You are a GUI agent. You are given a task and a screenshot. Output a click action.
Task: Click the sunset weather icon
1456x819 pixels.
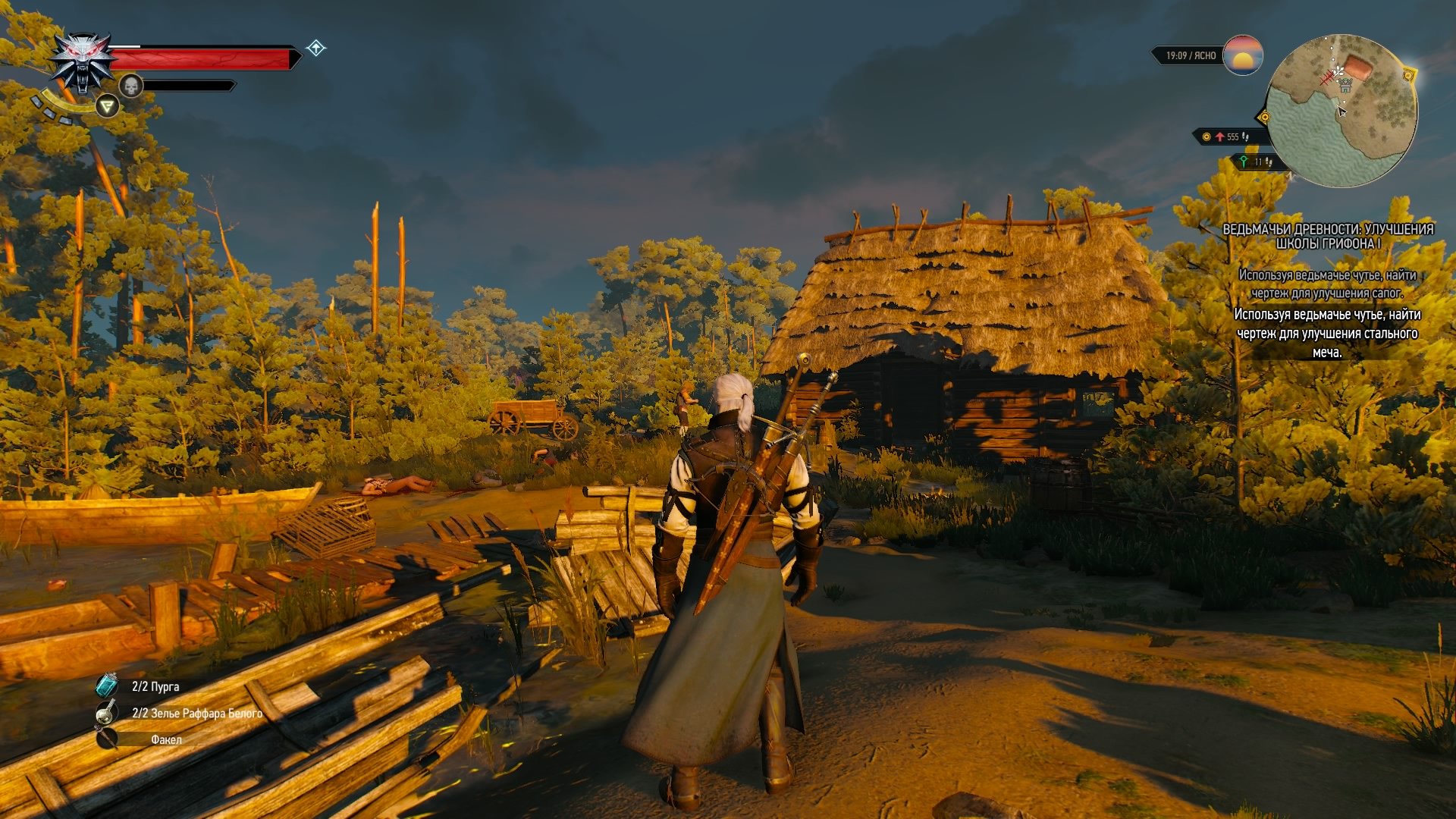1242,55
